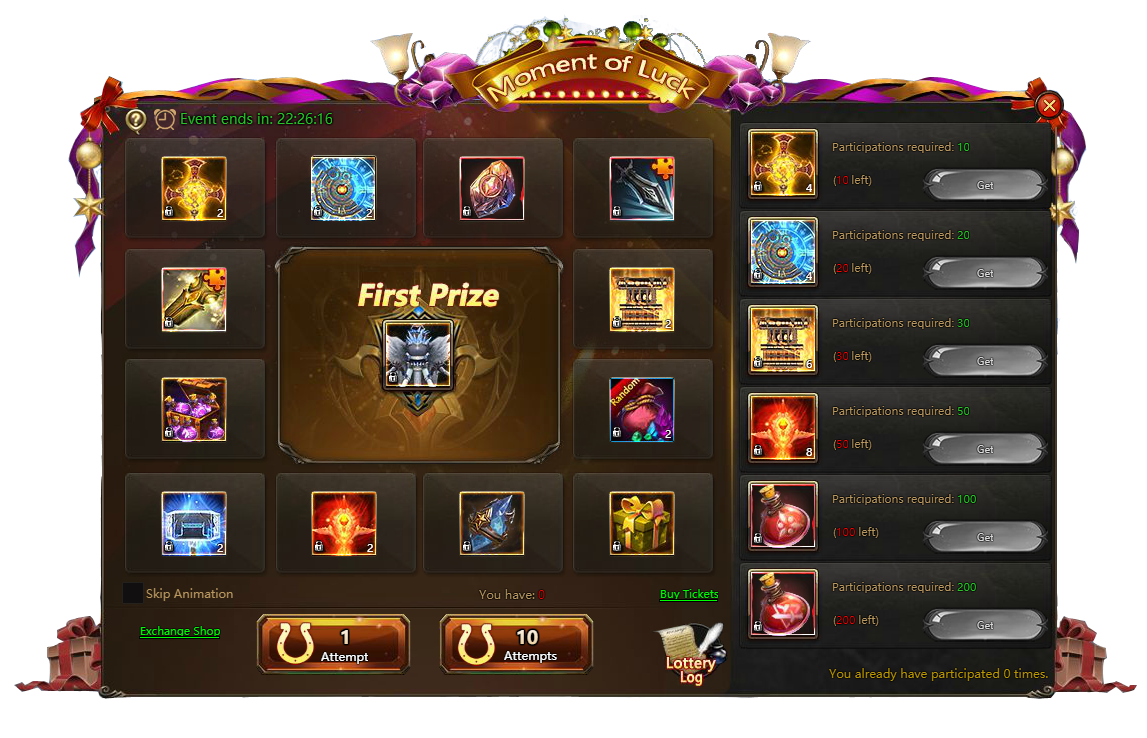Claim the 10 participations reward with Get
The image size is (1147, 738).
click(984, 185)
